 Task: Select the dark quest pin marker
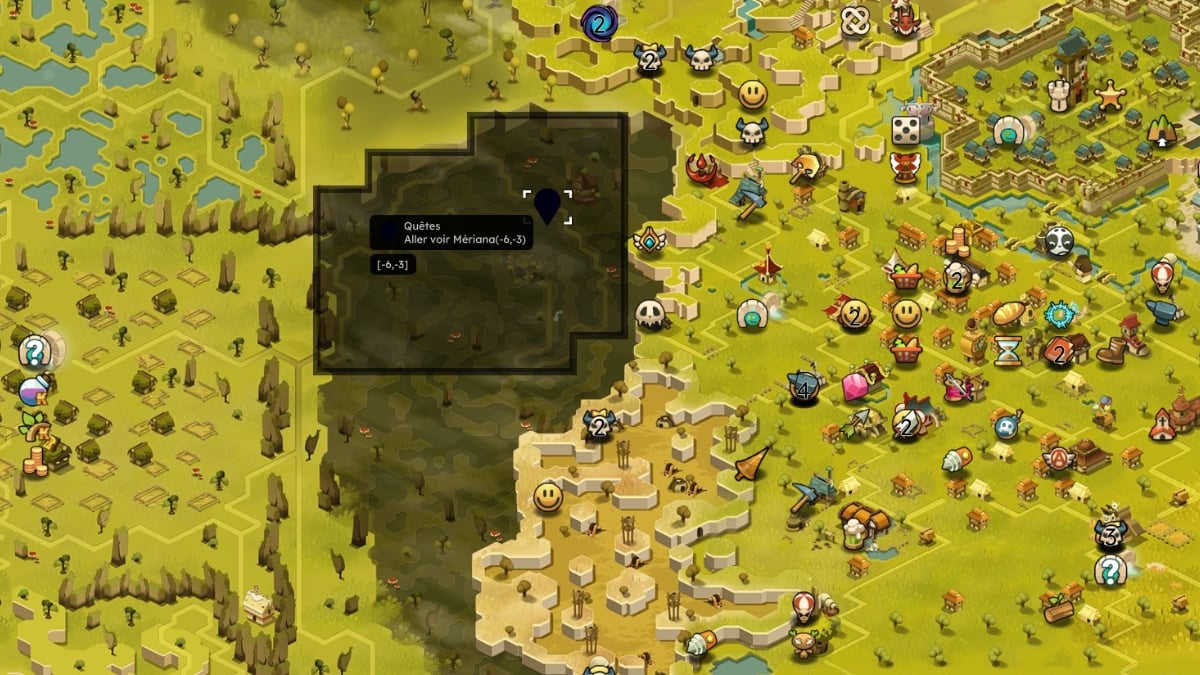pos(547,205)
